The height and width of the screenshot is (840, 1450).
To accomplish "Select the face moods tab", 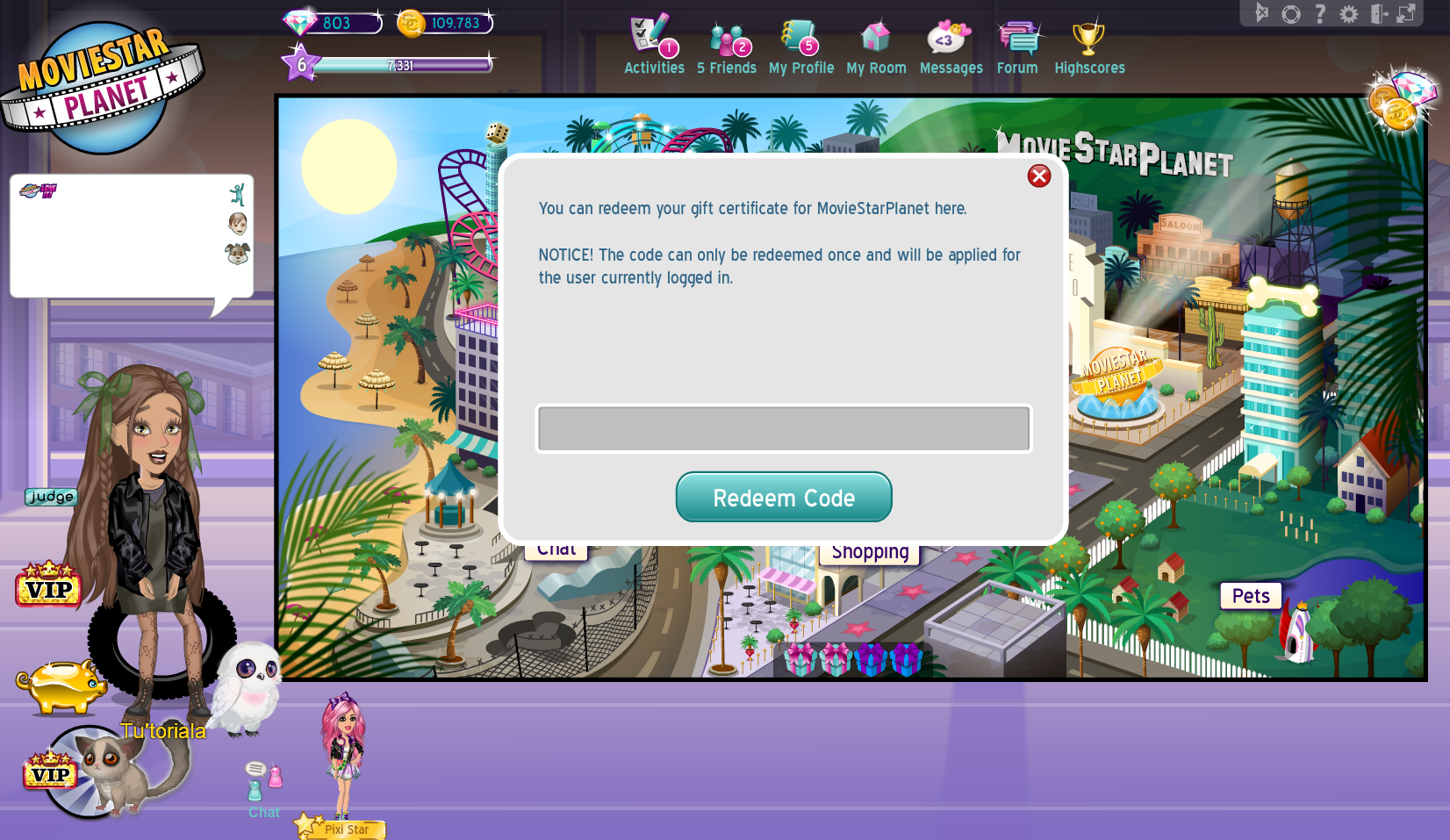I will [237, 224].
